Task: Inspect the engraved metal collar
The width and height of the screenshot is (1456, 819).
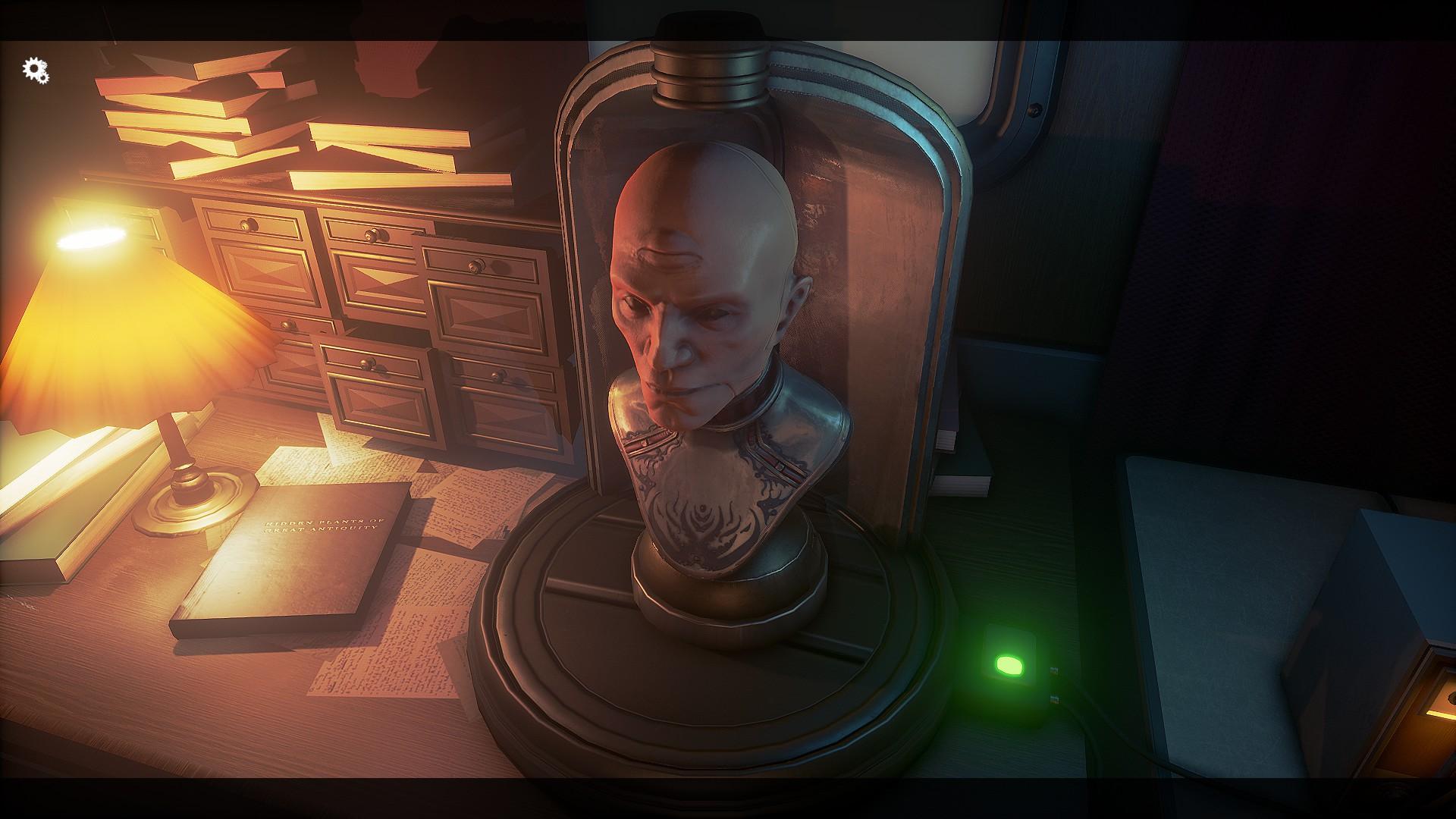Action: tap(720, 455)
